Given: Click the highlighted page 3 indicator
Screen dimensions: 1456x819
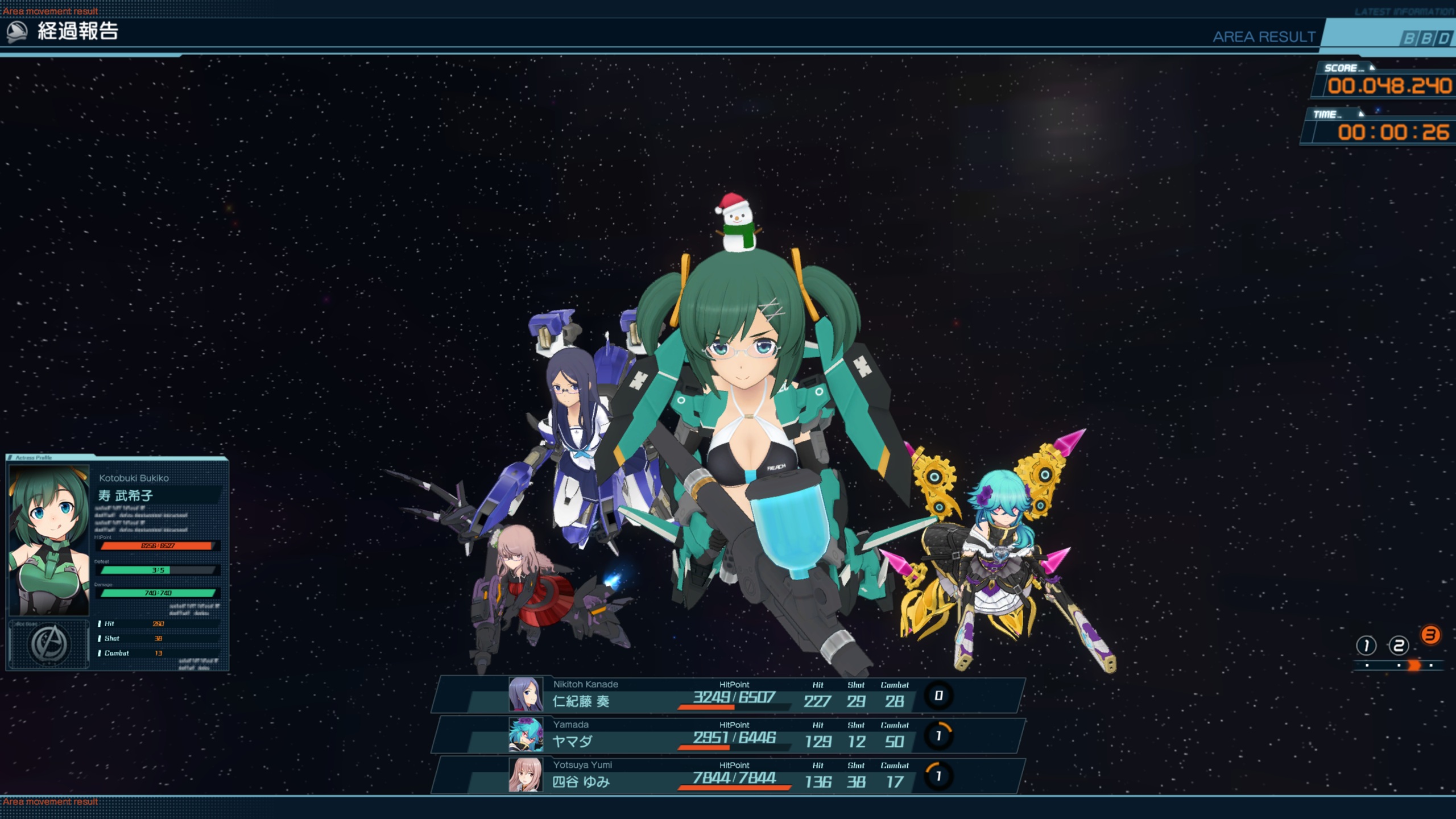Looking at the screenshot, I should tap(1430, 635).
